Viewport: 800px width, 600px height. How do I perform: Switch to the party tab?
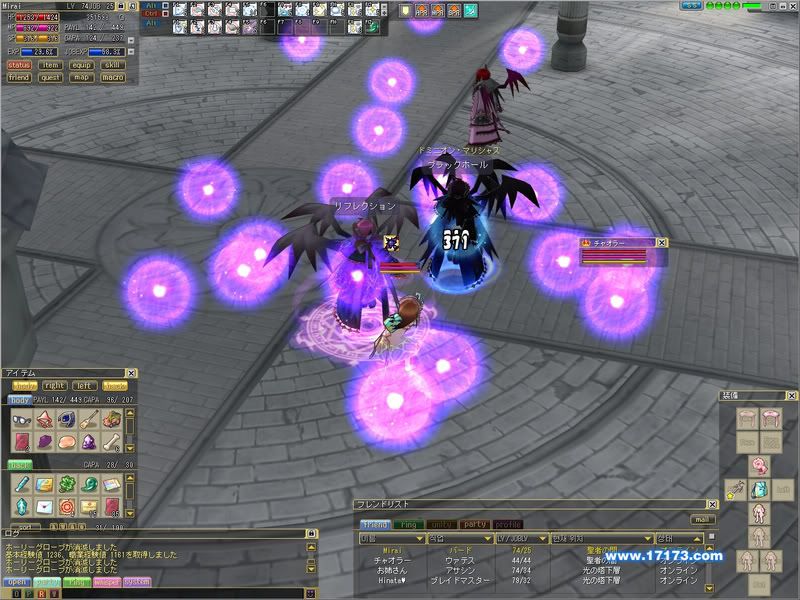click(475, 524)
